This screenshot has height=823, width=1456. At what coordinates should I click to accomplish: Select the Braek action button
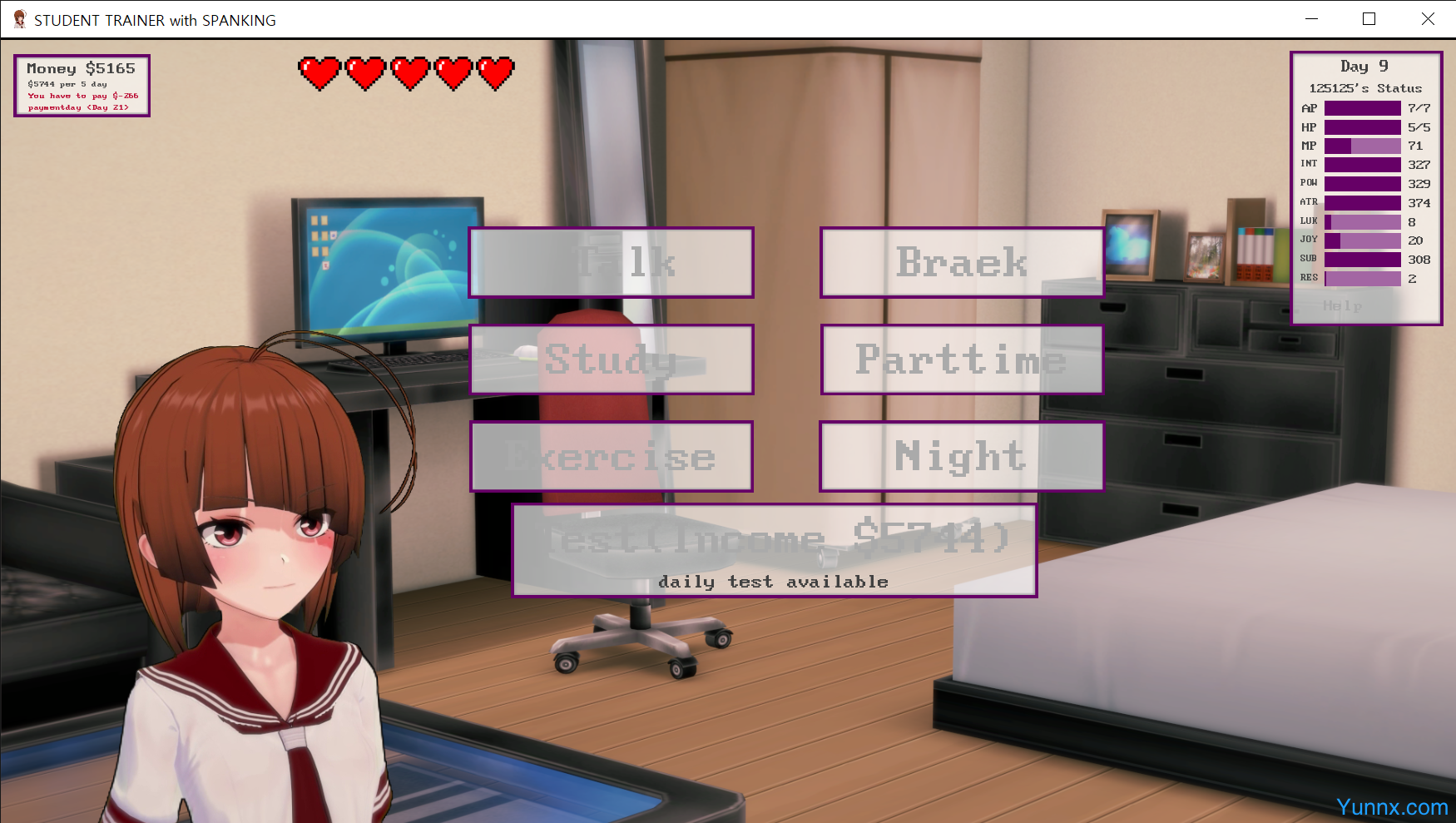click(962, 263)
